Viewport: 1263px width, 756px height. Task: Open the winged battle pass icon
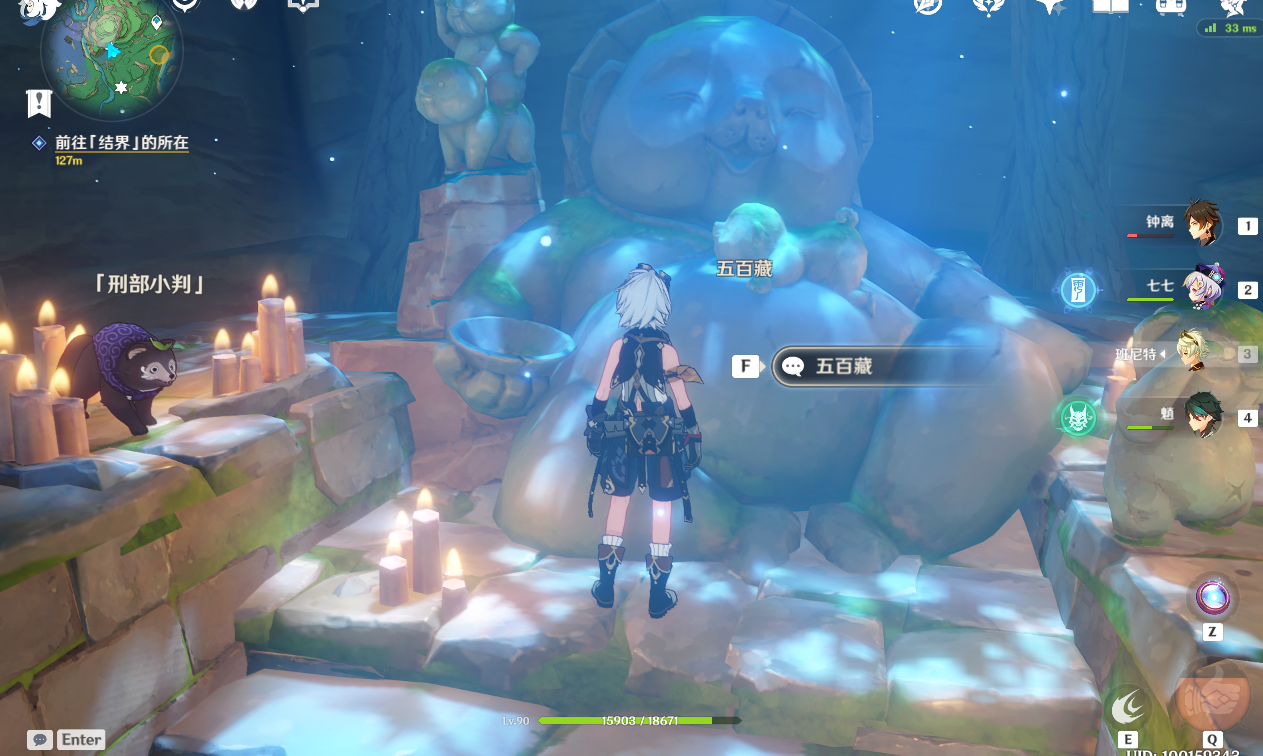coord(988,6)
